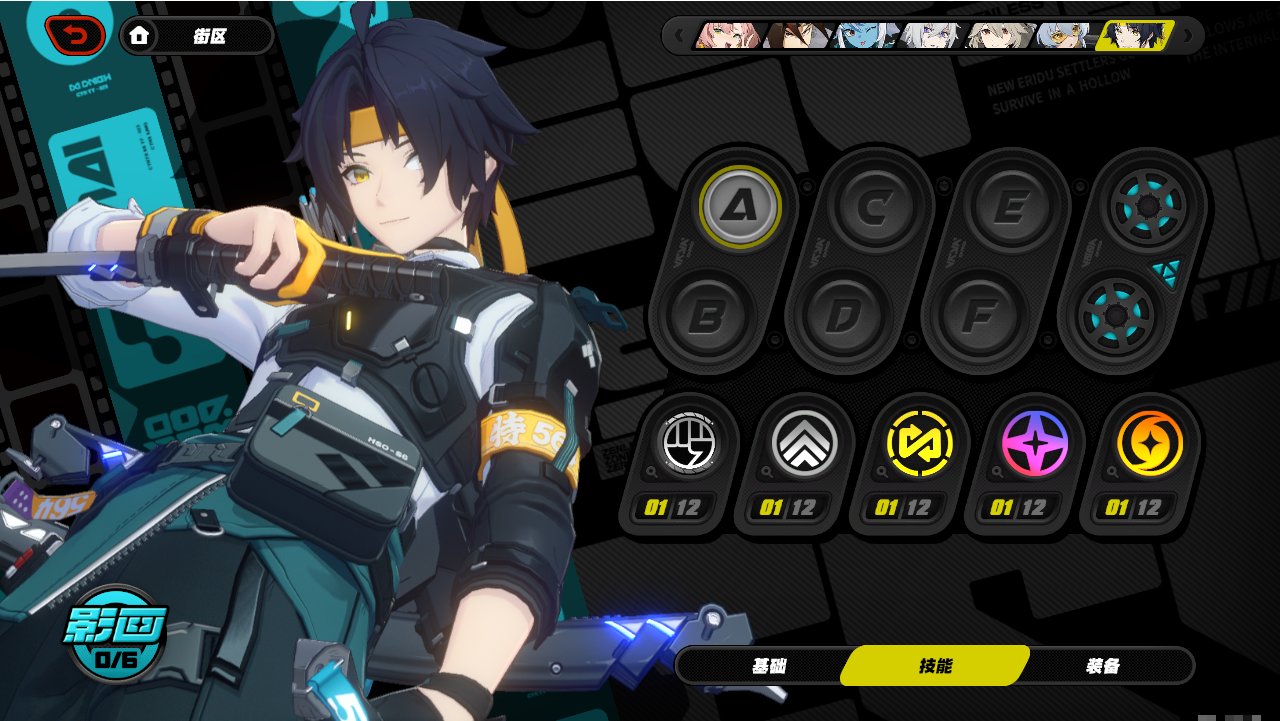1280x721 pixels.
Task: Select the core skill node A
Action: pyautogui.click(x=740, y=205)
